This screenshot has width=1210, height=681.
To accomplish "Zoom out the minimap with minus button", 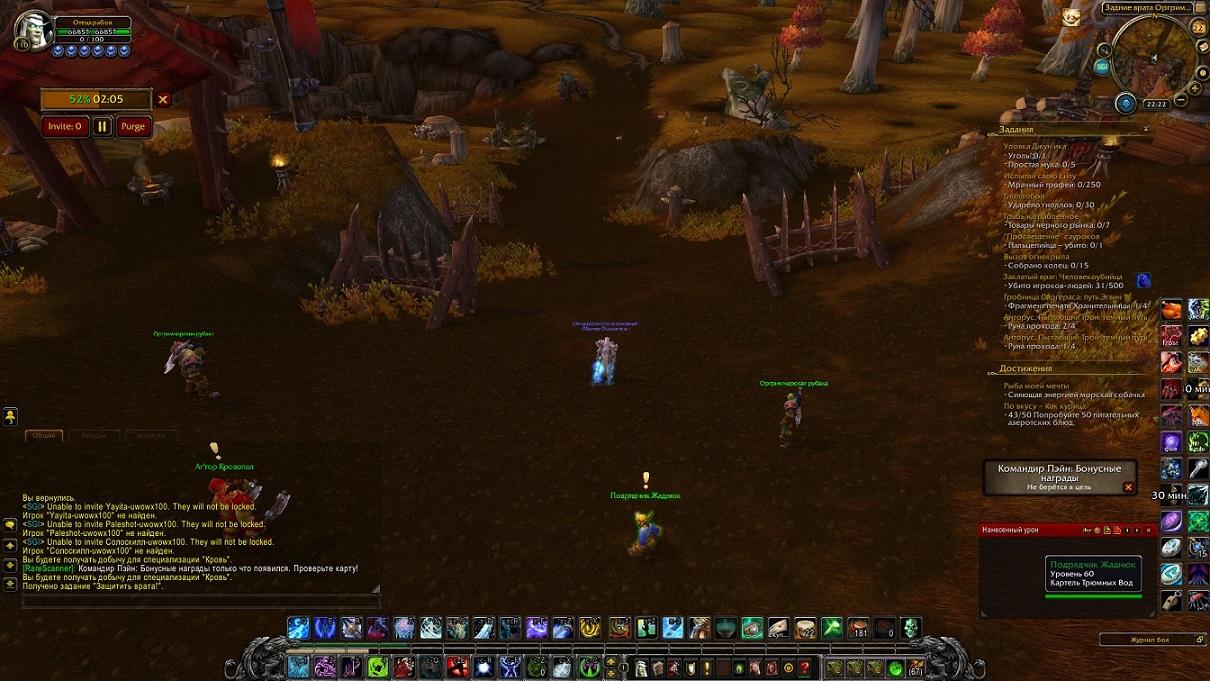I will 1181,100.
